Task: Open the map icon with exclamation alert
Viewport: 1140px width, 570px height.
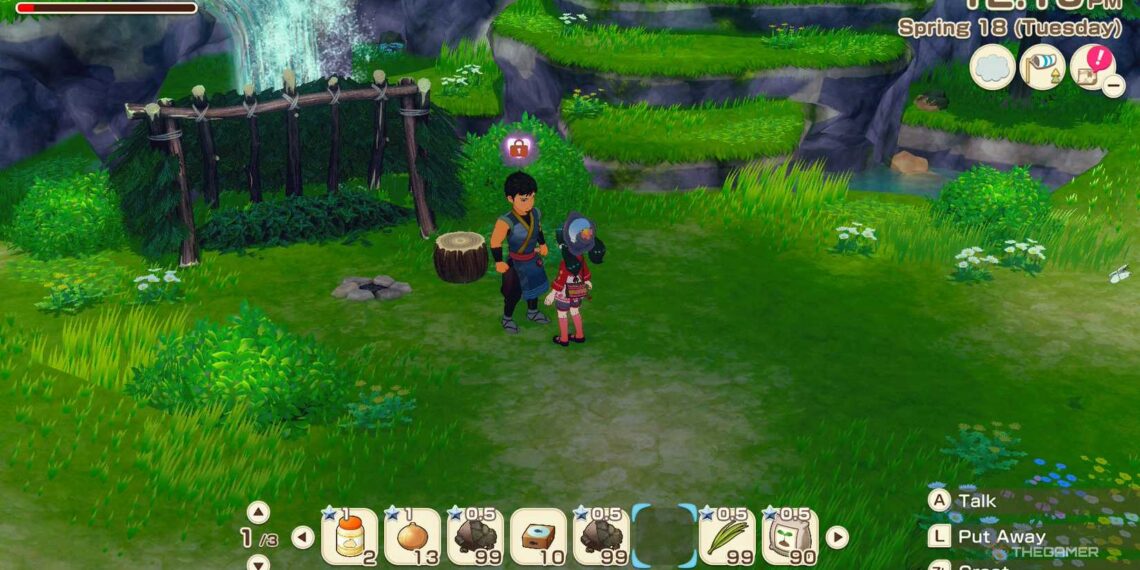Action: pyautogui.click(x=1091, y=66)
